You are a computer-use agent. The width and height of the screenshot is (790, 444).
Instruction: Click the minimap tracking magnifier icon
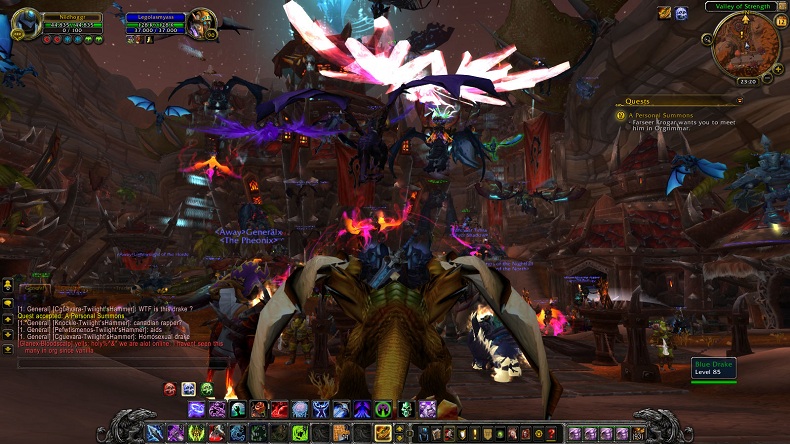[x=708, y=39]
